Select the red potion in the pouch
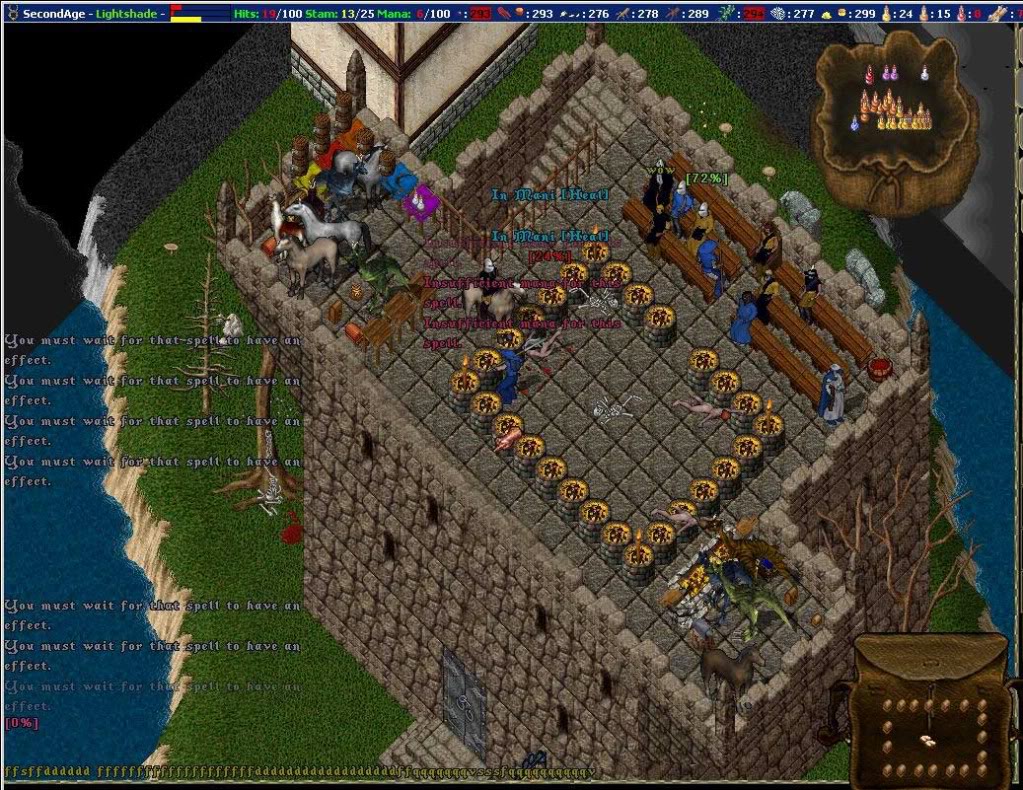The image size is (1023, 790). pyautogui.click(x=868, y=74)
